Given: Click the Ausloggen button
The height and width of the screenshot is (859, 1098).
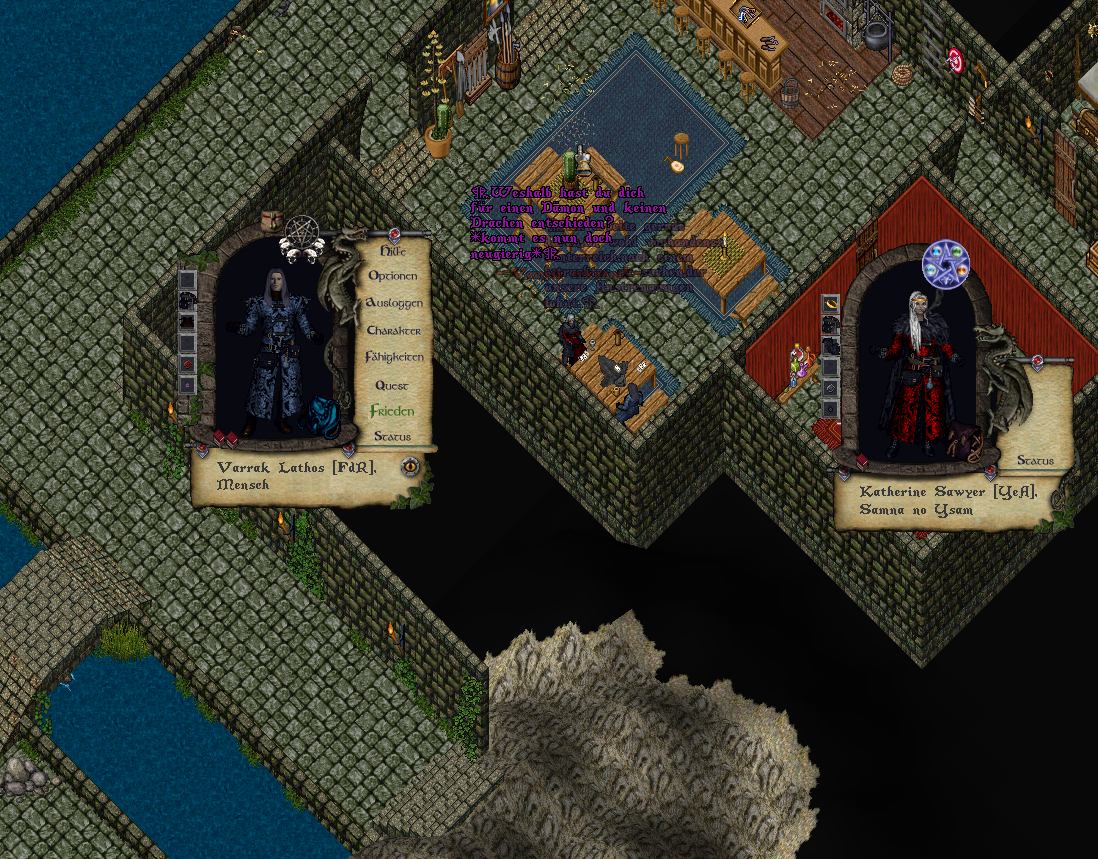Looking at the screenshot, I should (x=393, y=302).
